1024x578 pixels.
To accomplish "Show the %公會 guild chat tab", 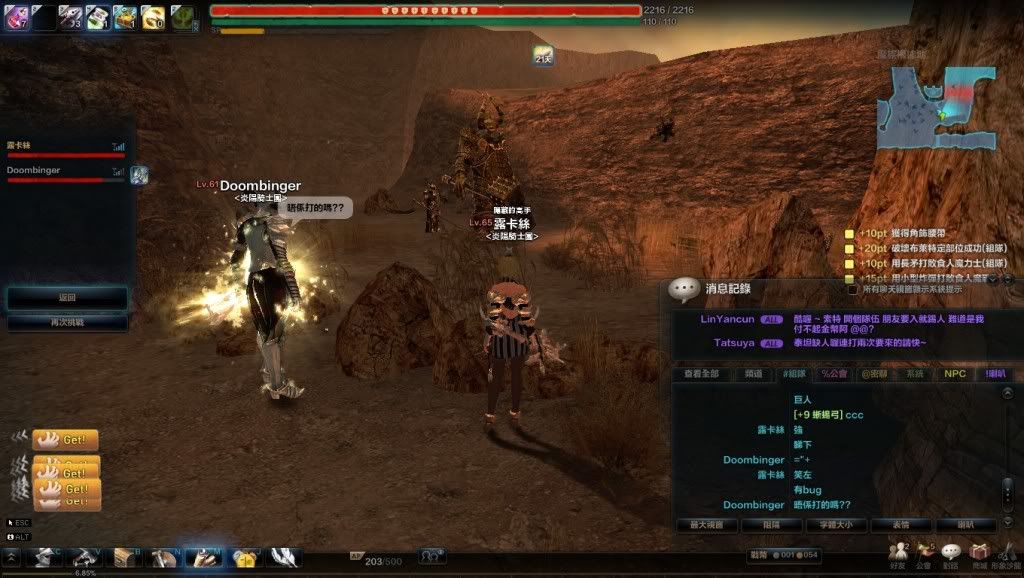I will pos(834,374).
